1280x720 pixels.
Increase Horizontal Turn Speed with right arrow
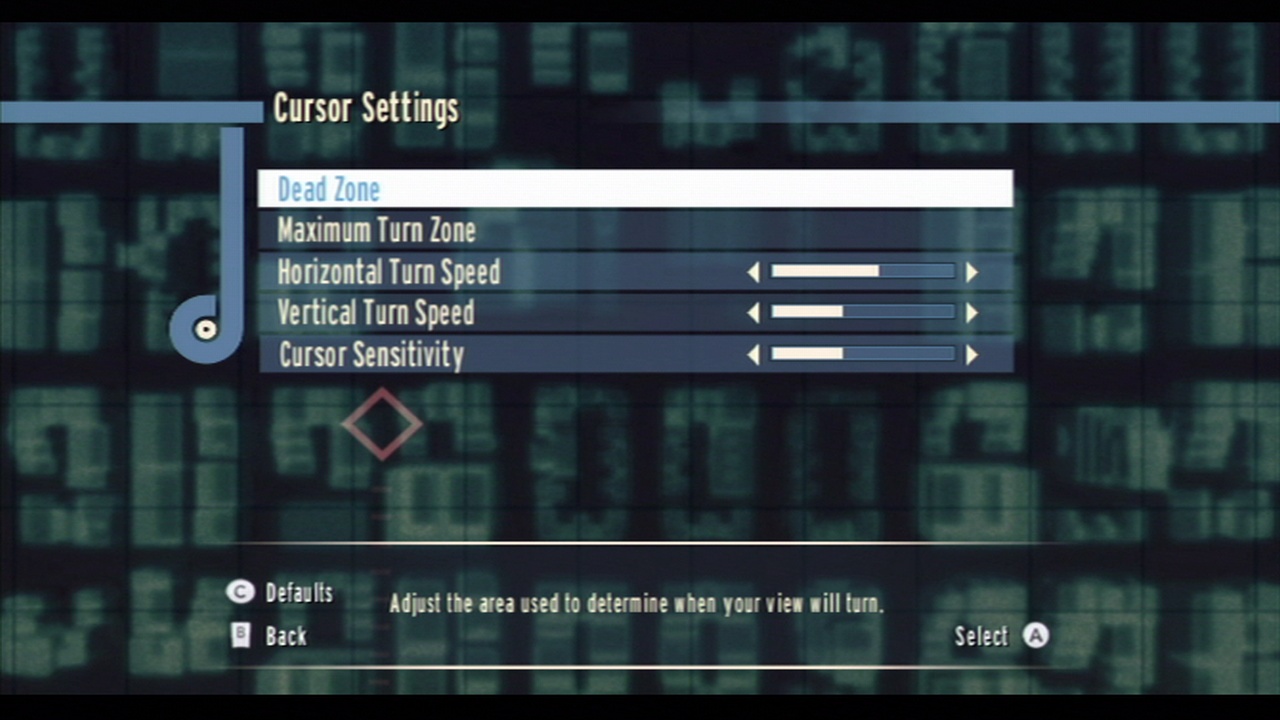[x=971, y=272]
